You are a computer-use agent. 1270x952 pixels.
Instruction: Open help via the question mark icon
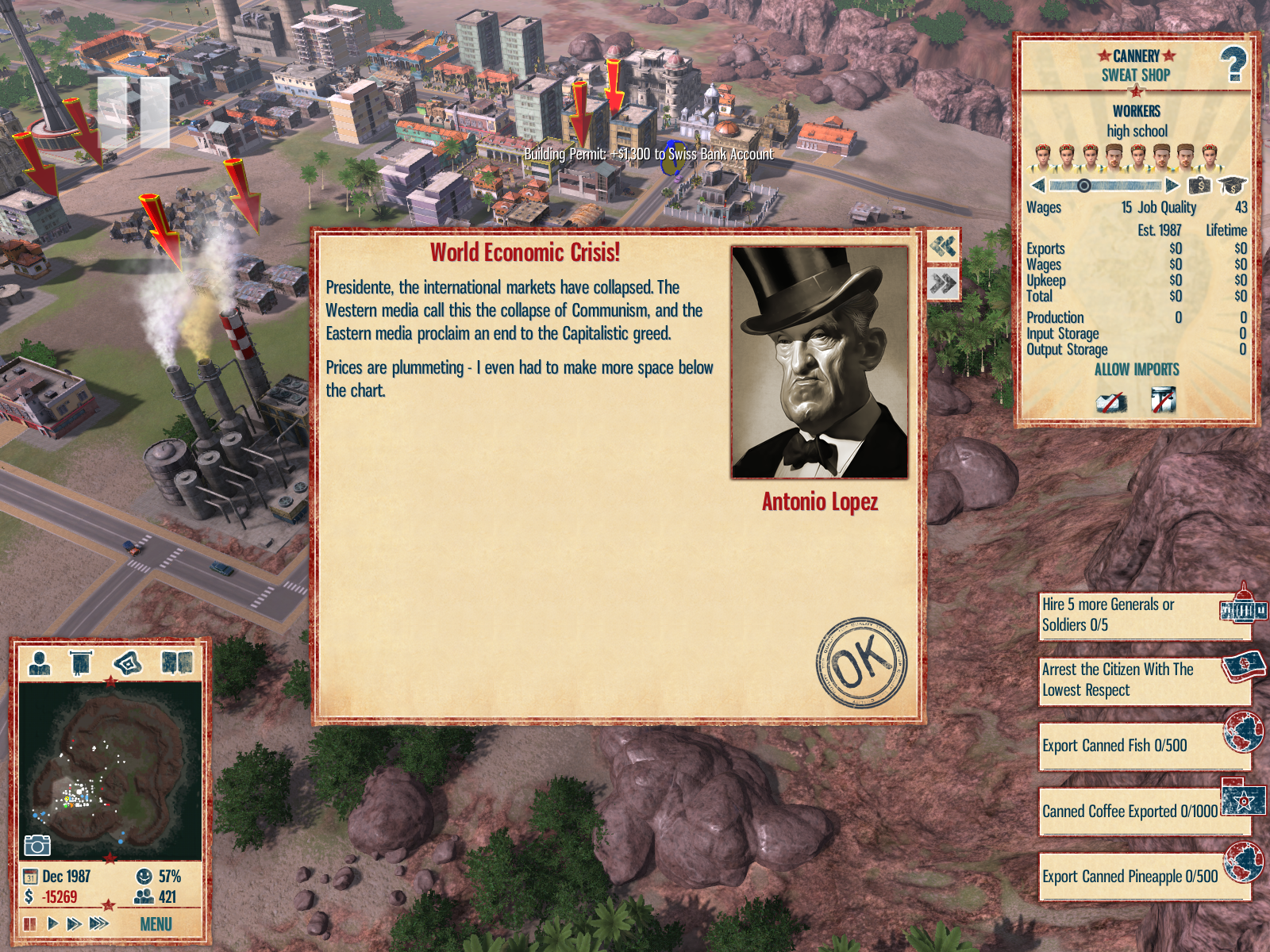click(x=1233, y=64)
